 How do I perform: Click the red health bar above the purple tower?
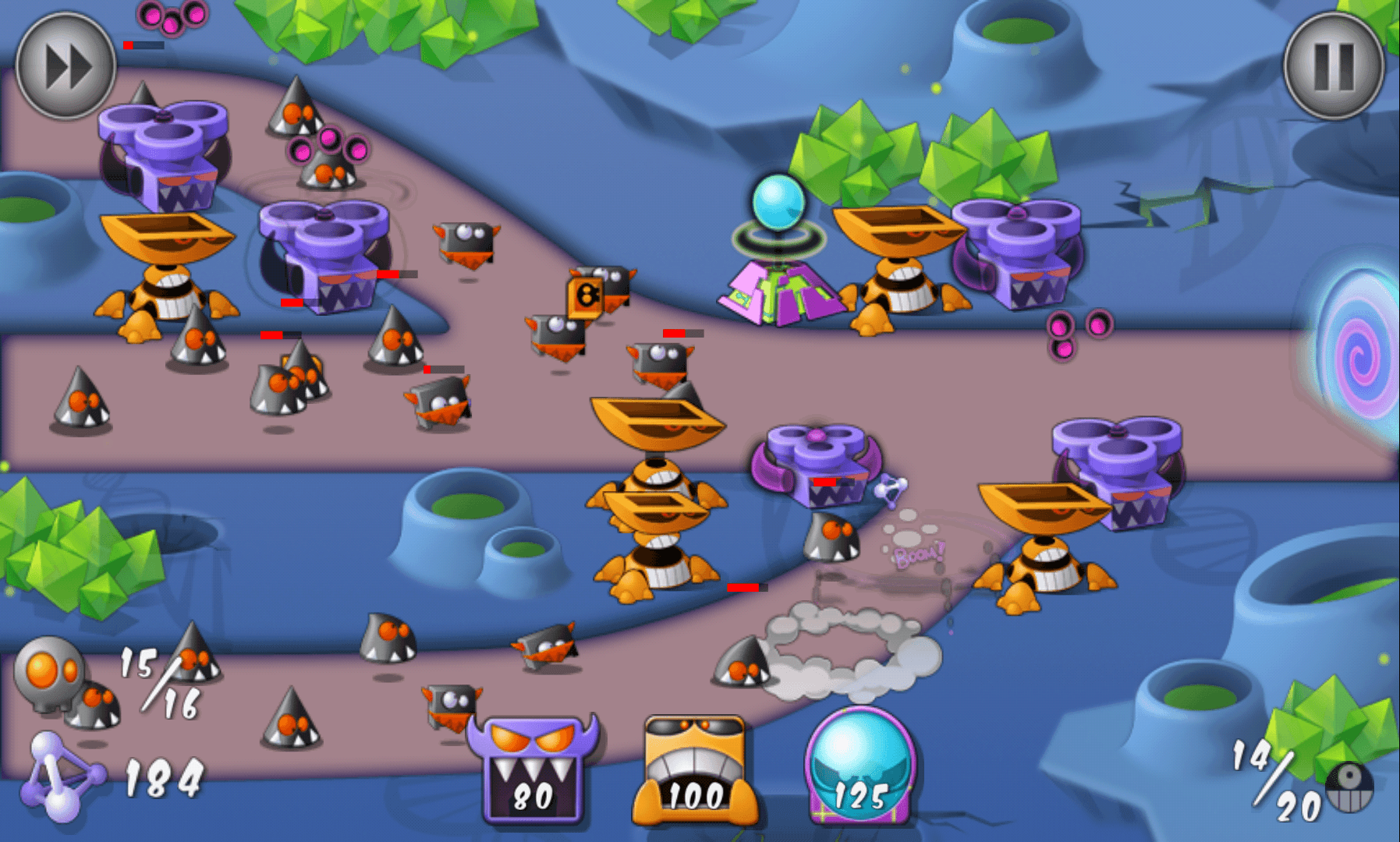pos(386,274)
